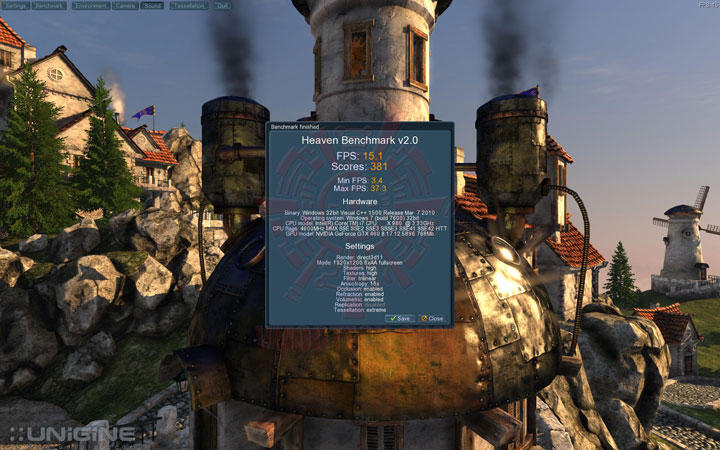Open the Environment options

point(90,5)
